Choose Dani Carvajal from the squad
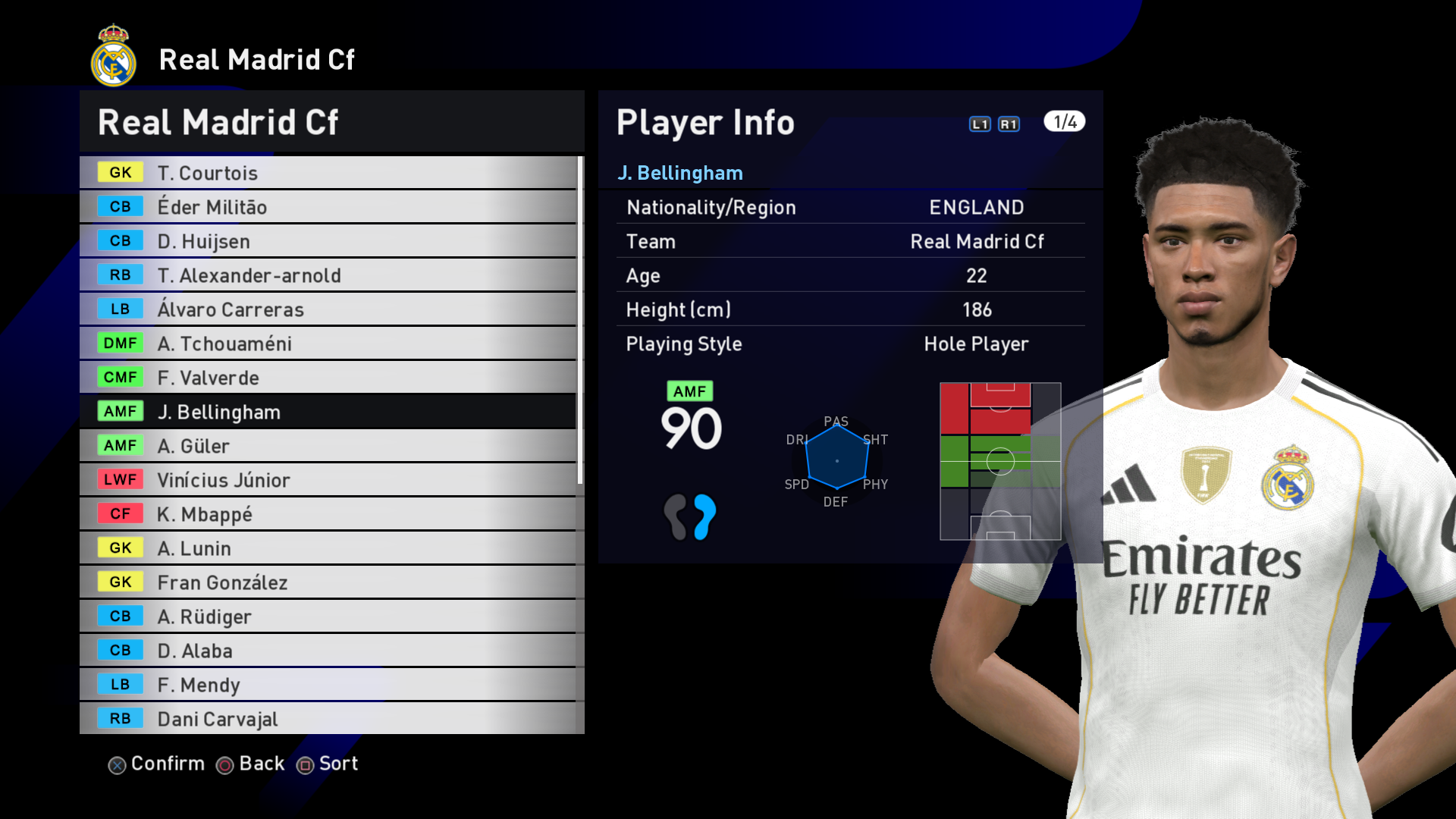 pos(328,719)
